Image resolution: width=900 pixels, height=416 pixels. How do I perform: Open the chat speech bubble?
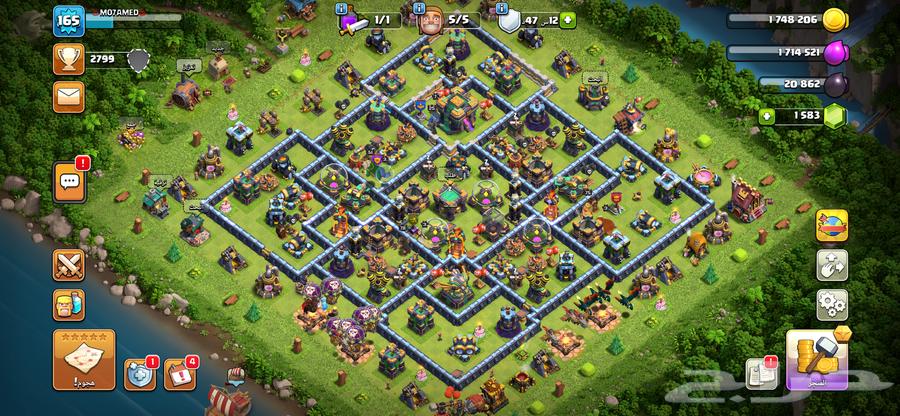[70, 182]
